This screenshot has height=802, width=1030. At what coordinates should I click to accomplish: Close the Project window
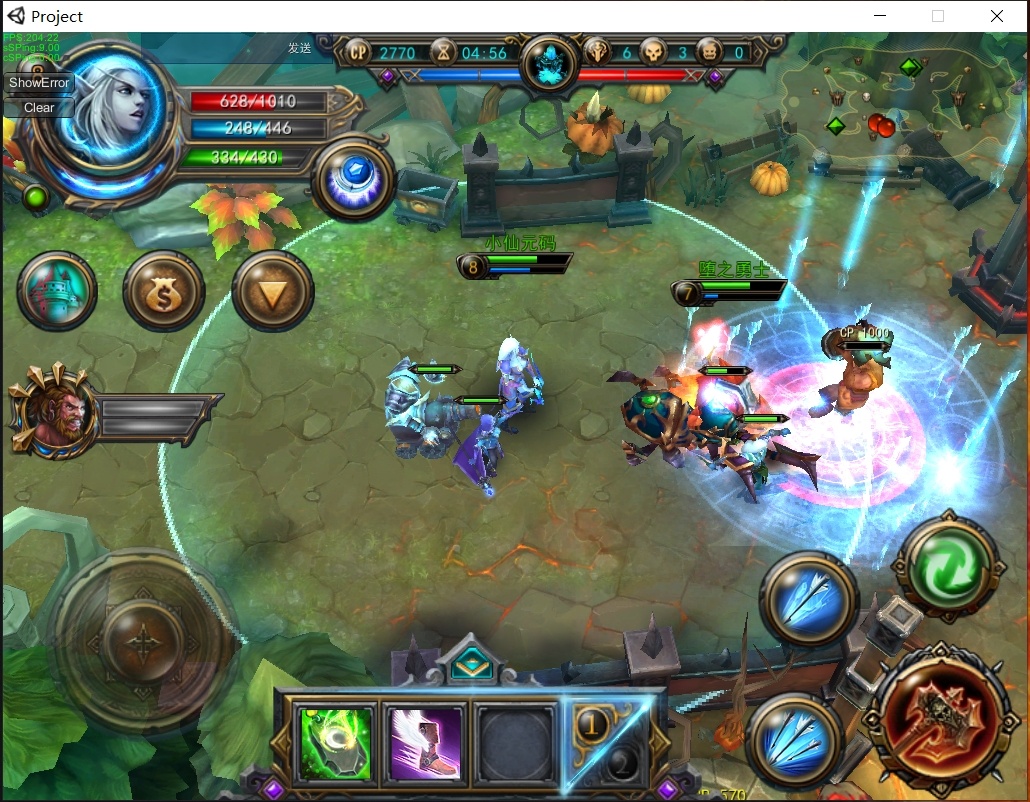pos(997,16)
